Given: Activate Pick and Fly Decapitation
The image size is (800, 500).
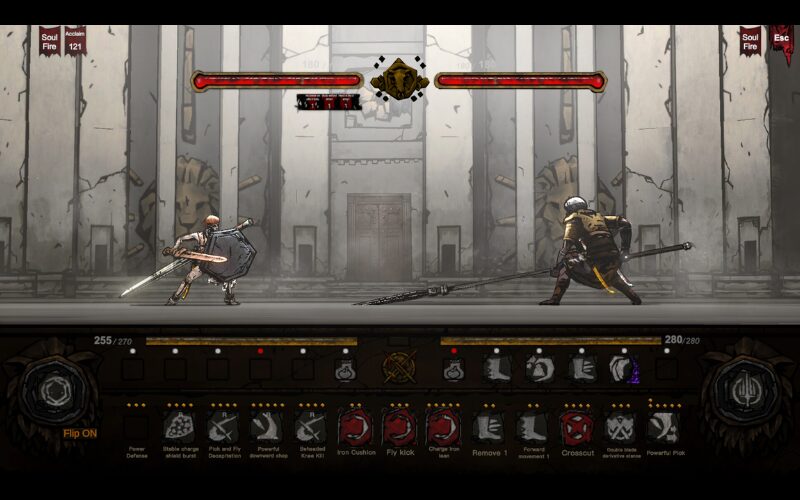Looking at the screenshot, I should coord(222,428).
